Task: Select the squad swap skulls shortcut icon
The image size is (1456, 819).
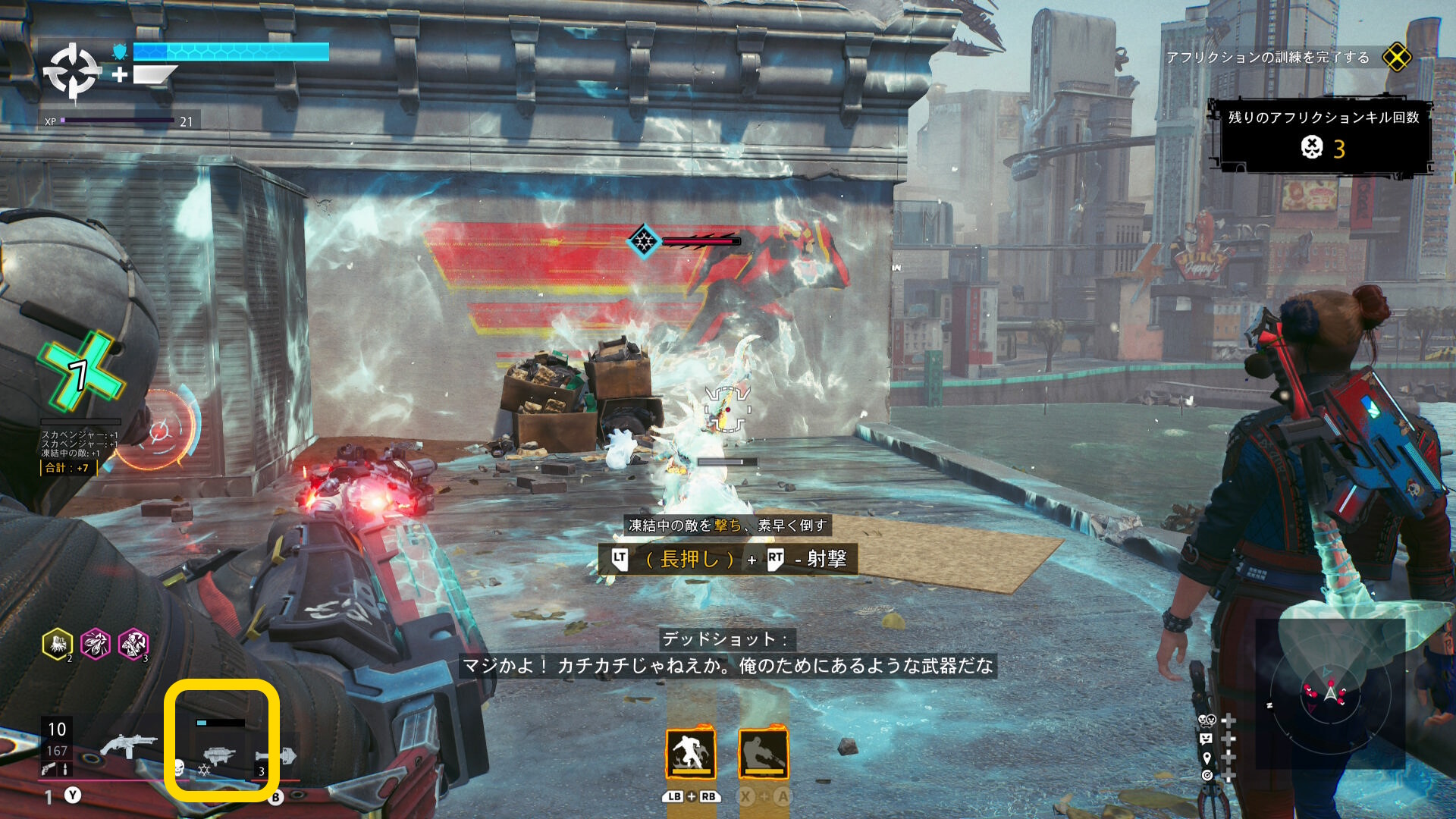Action: [x=1207, y=720]
